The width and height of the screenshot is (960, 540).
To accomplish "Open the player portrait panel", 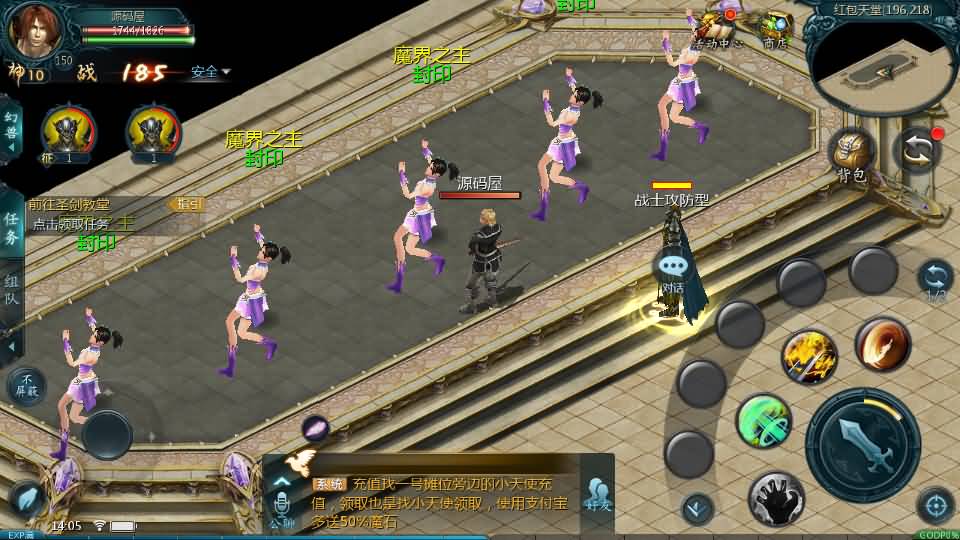I will coord(35,30).
